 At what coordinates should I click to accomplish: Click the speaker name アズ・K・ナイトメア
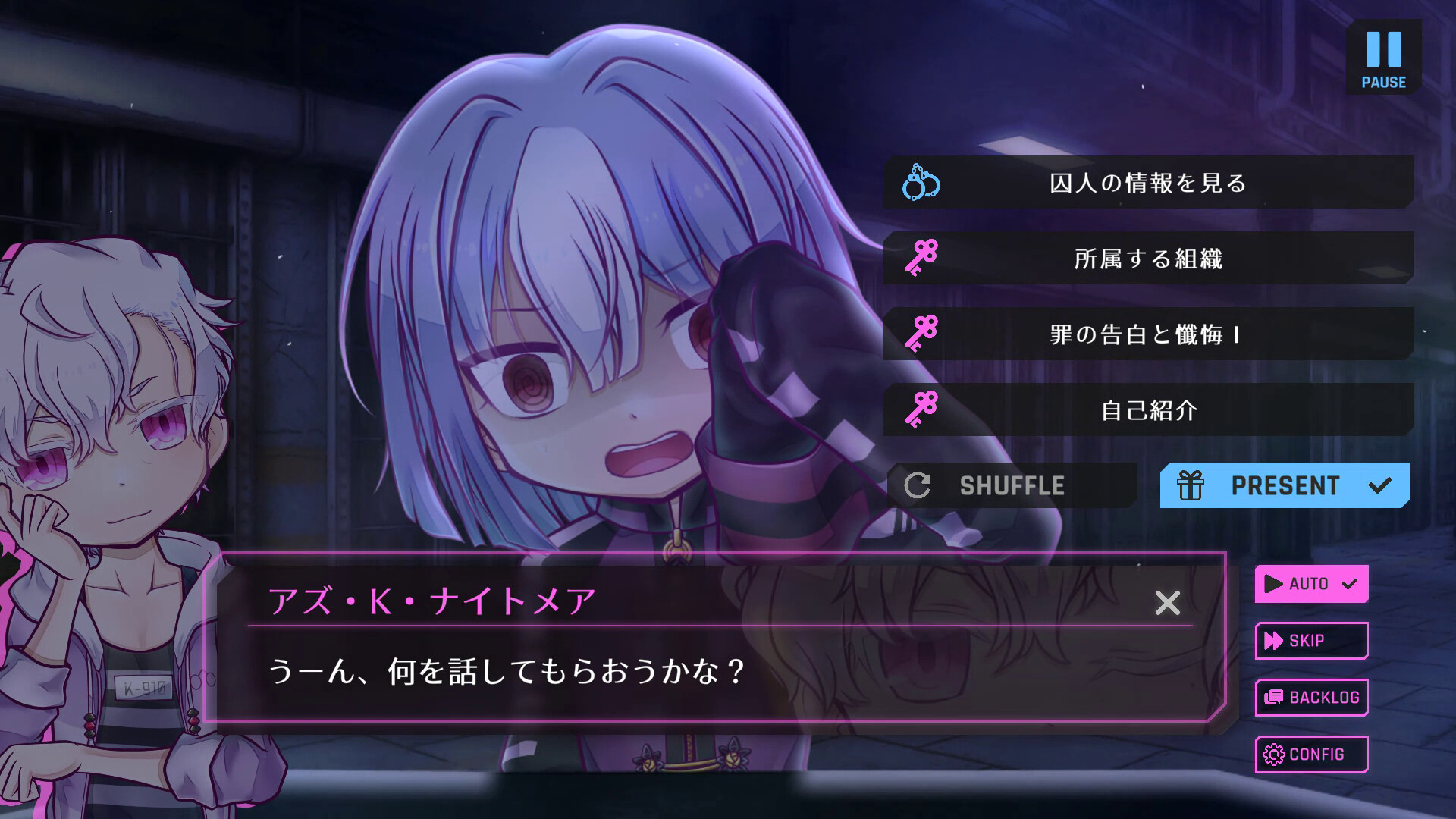432,601
